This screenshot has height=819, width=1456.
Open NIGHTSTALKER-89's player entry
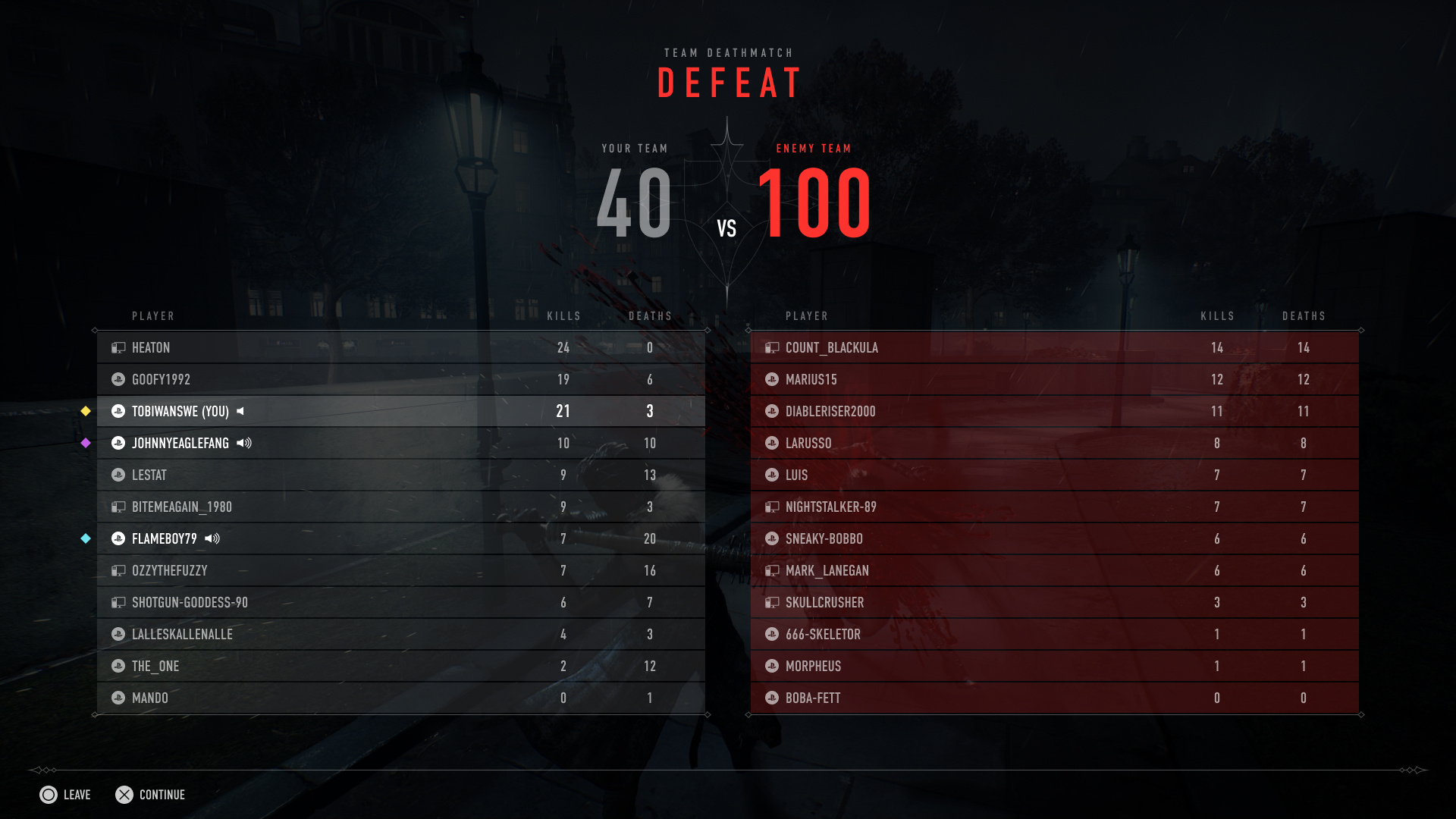click(1054, 507)
